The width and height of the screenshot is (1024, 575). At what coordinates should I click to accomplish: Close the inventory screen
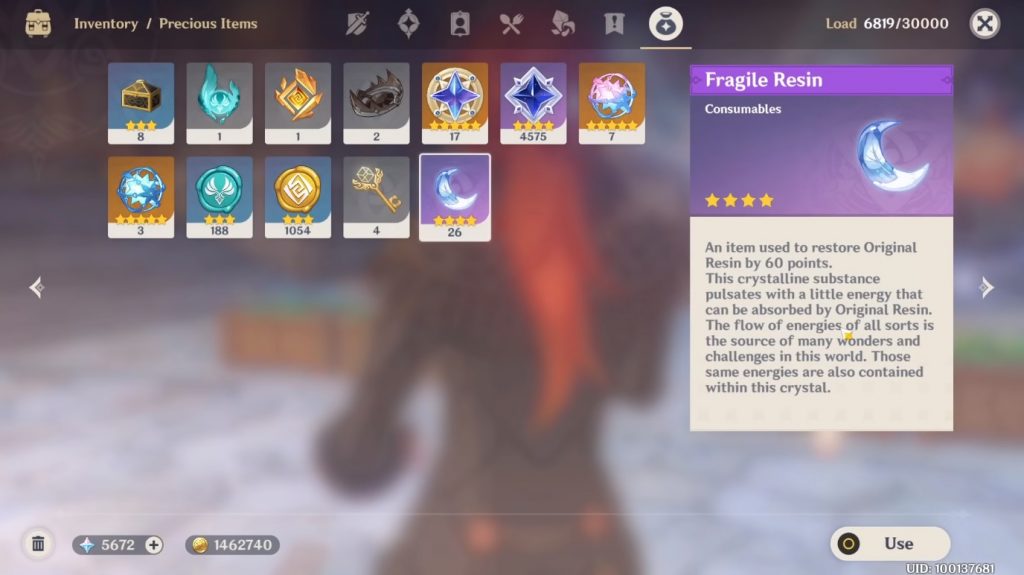click(x=984, y=23)
